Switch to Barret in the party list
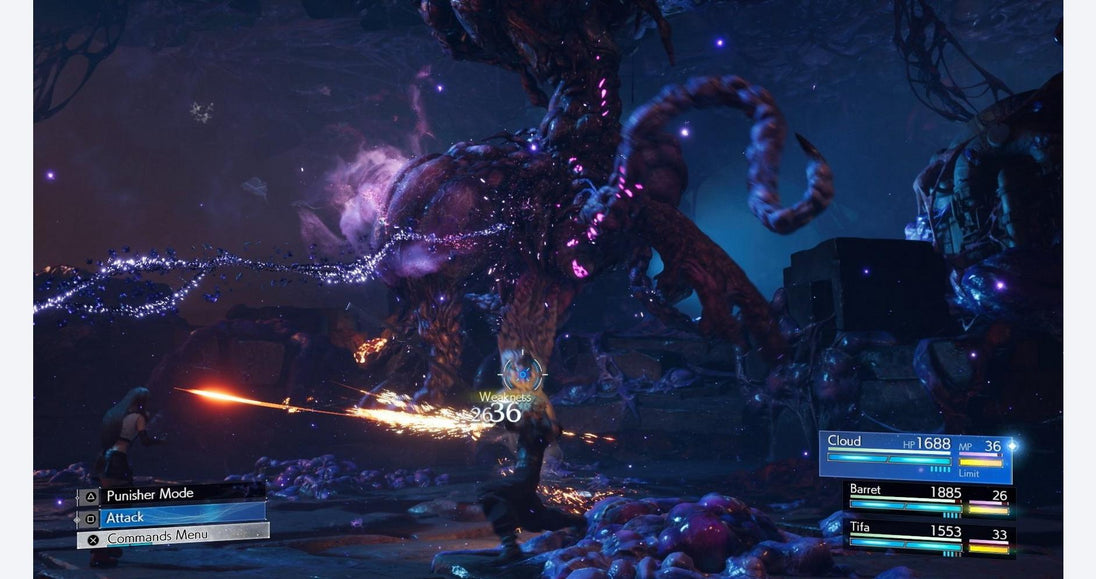The height and width of the screenshot is (579, 1096). [x=930, y=498]
